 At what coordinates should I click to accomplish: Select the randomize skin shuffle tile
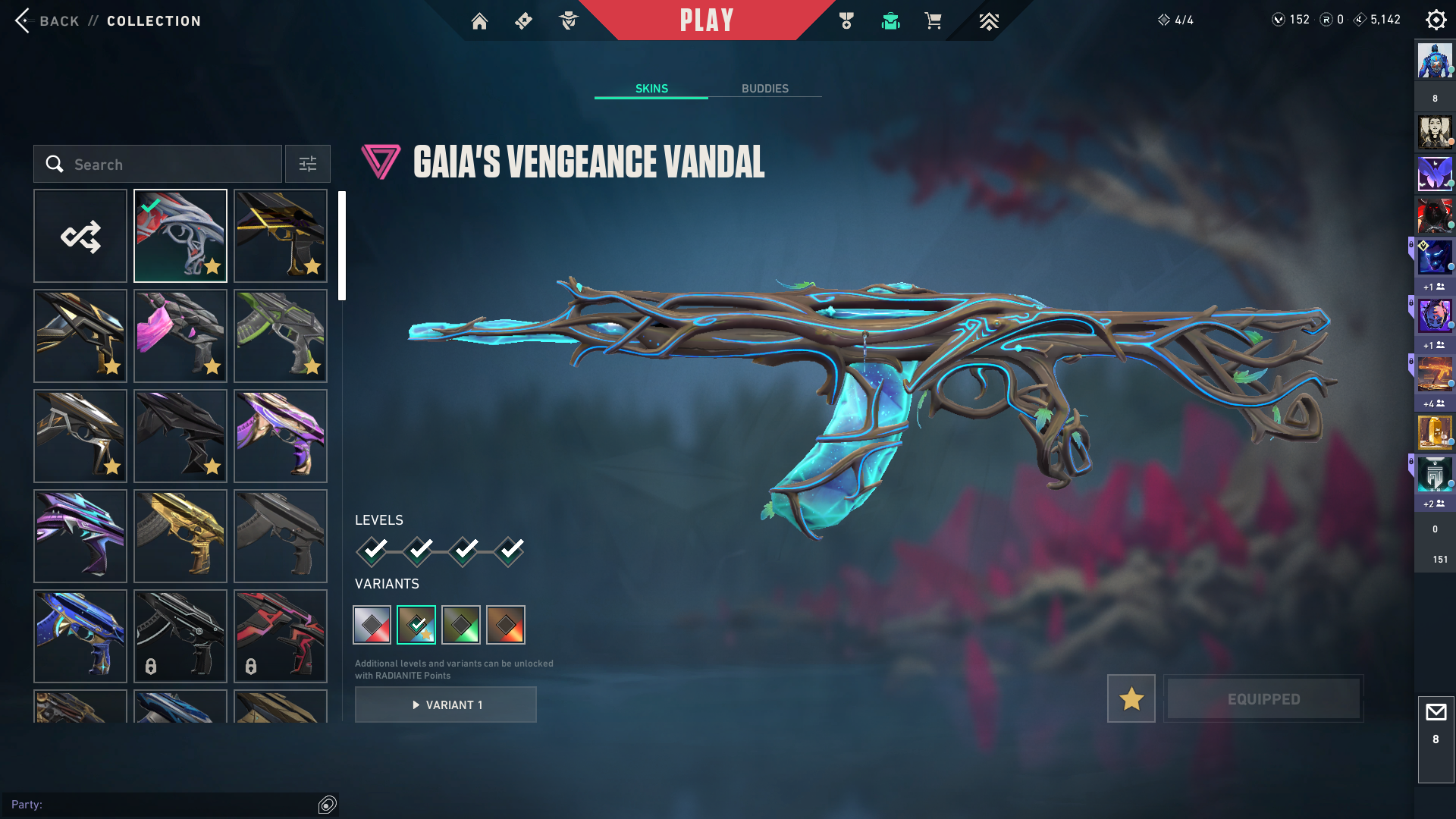pos(80,237)
